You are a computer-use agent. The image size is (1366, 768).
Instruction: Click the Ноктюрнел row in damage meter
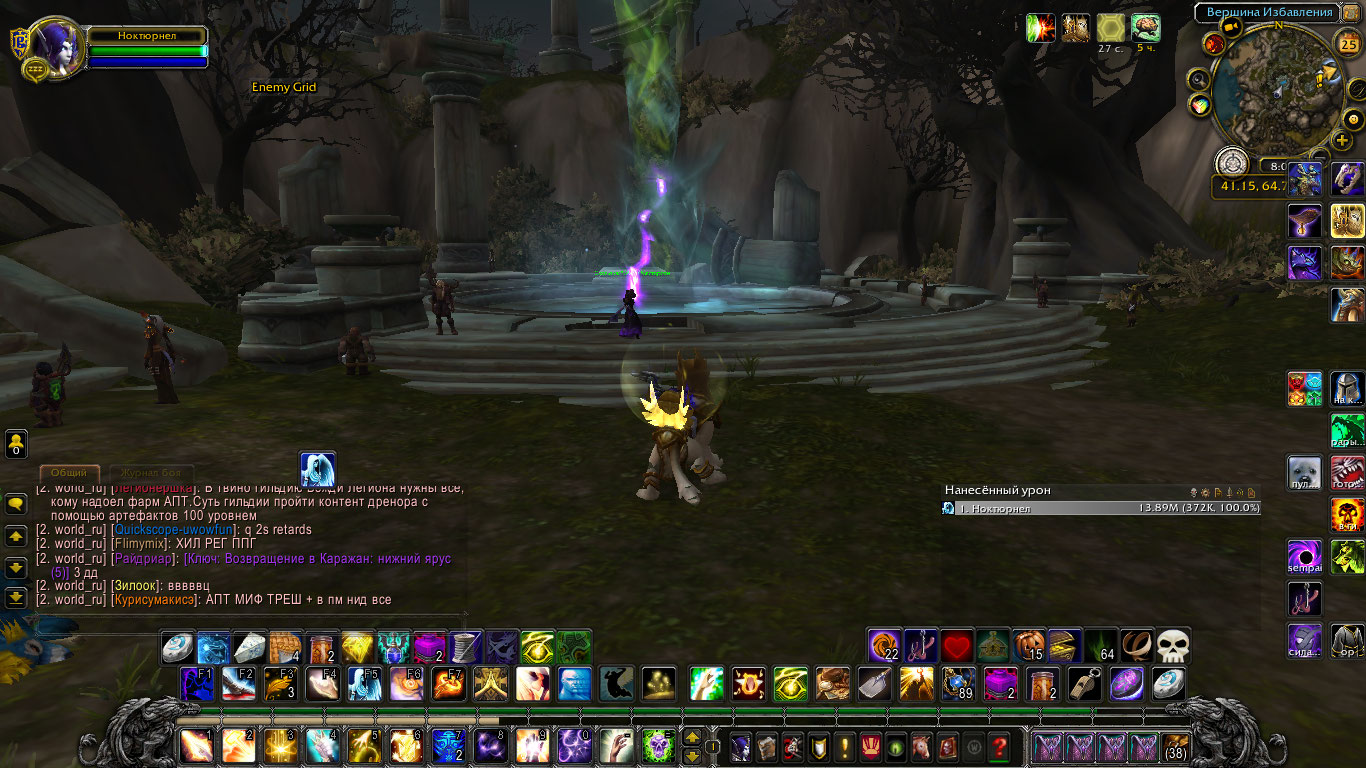1100,508
